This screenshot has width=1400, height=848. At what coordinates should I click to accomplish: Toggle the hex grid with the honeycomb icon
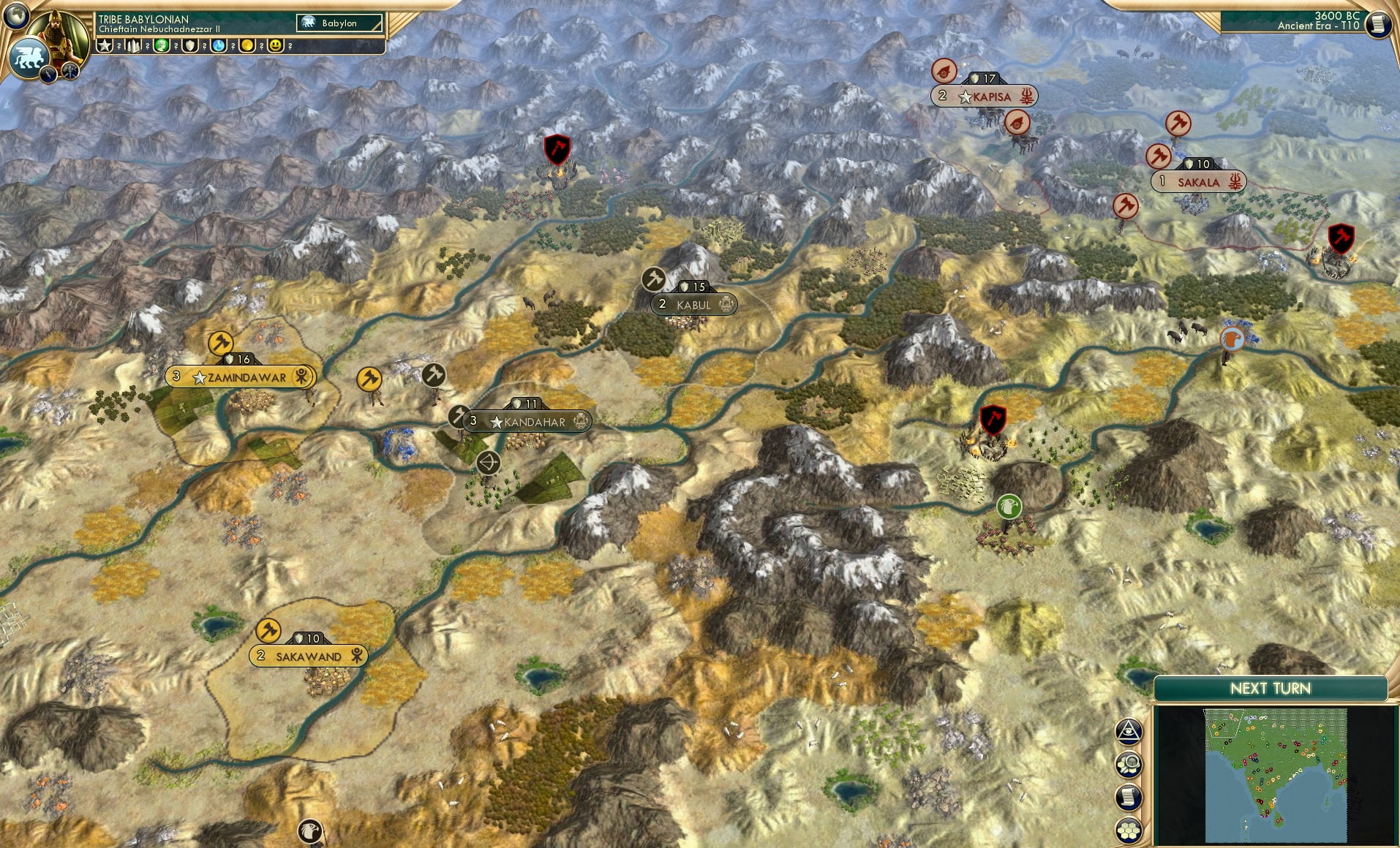point(1128,830)
